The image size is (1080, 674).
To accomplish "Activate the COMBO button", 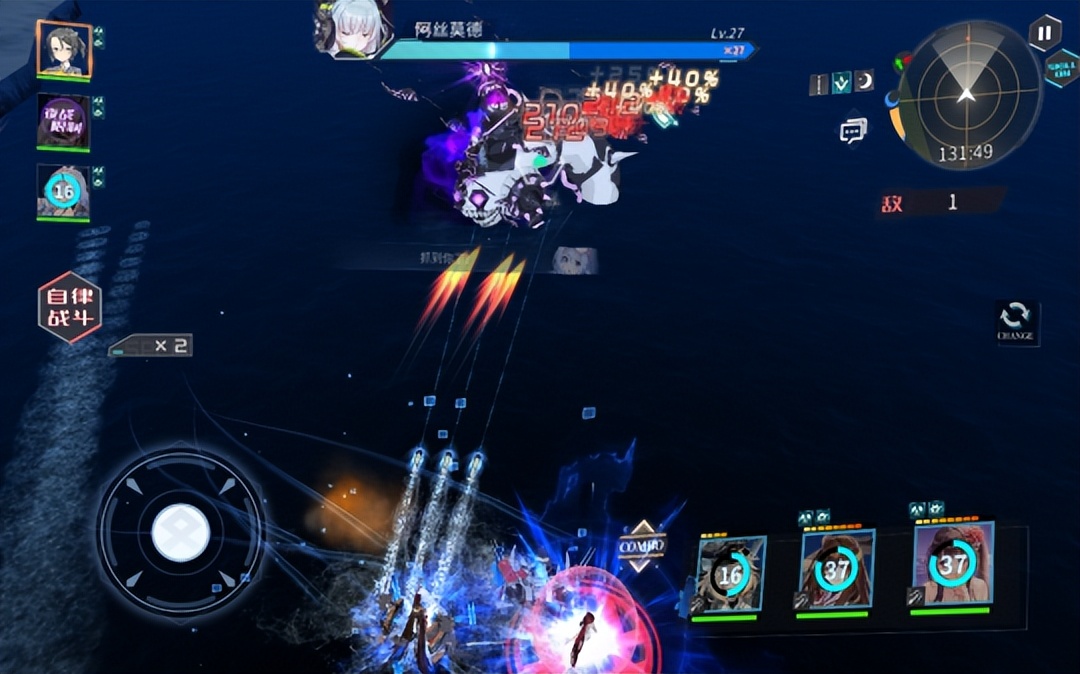I will (x=641, y=545).
